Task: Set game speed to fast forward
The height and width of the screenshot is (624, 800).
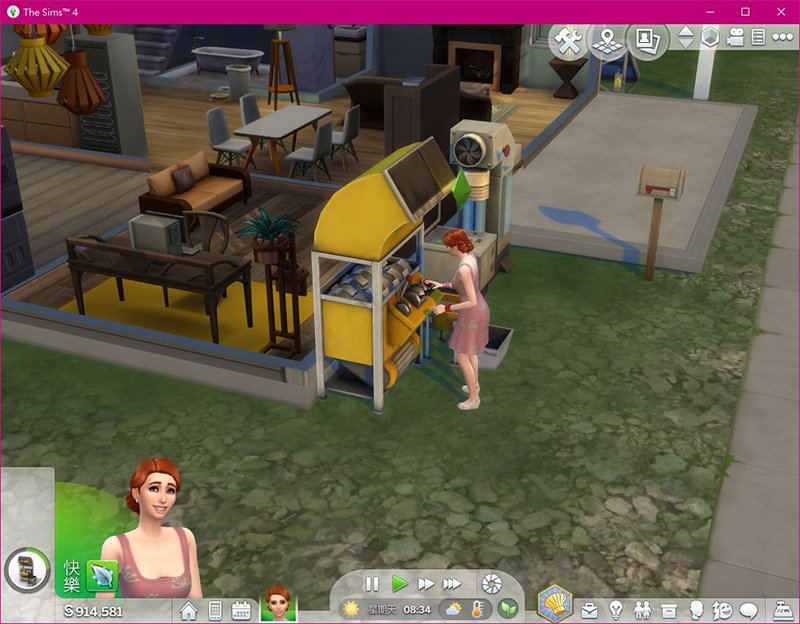Action: pyautogui.click(x=426, y=583)
